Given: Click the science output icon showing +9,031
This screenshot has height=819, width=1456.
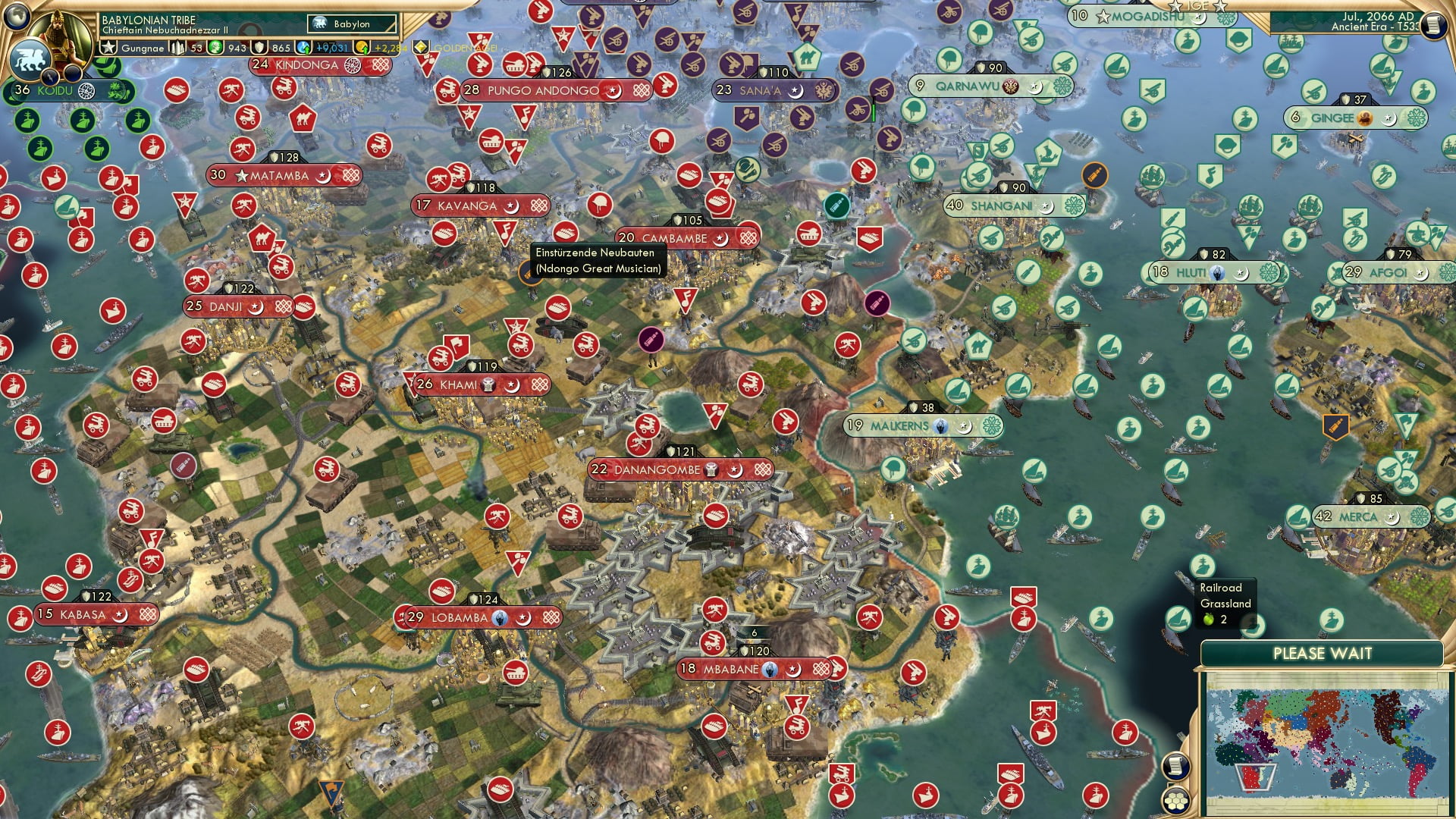Looking at the screenshot, I should [303, 46].
